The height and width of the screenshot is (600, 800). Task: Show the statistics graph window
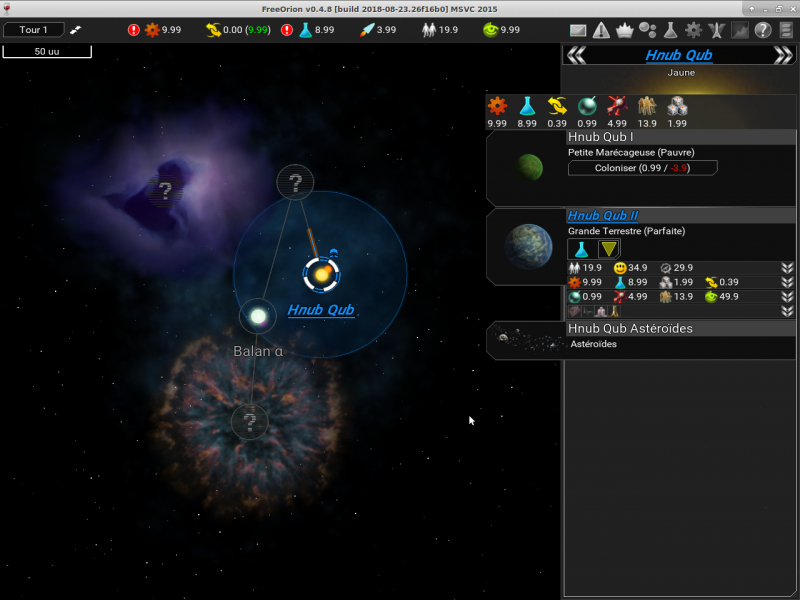(x=739, y=30)
